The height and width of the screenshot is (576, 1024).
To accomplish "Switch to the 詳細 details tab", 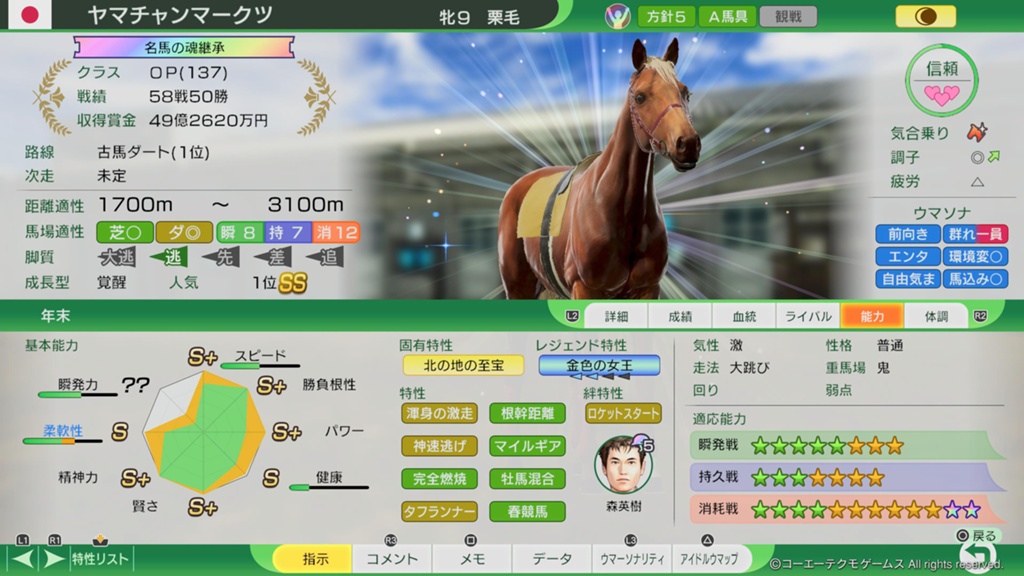I will tap(616, 316).
